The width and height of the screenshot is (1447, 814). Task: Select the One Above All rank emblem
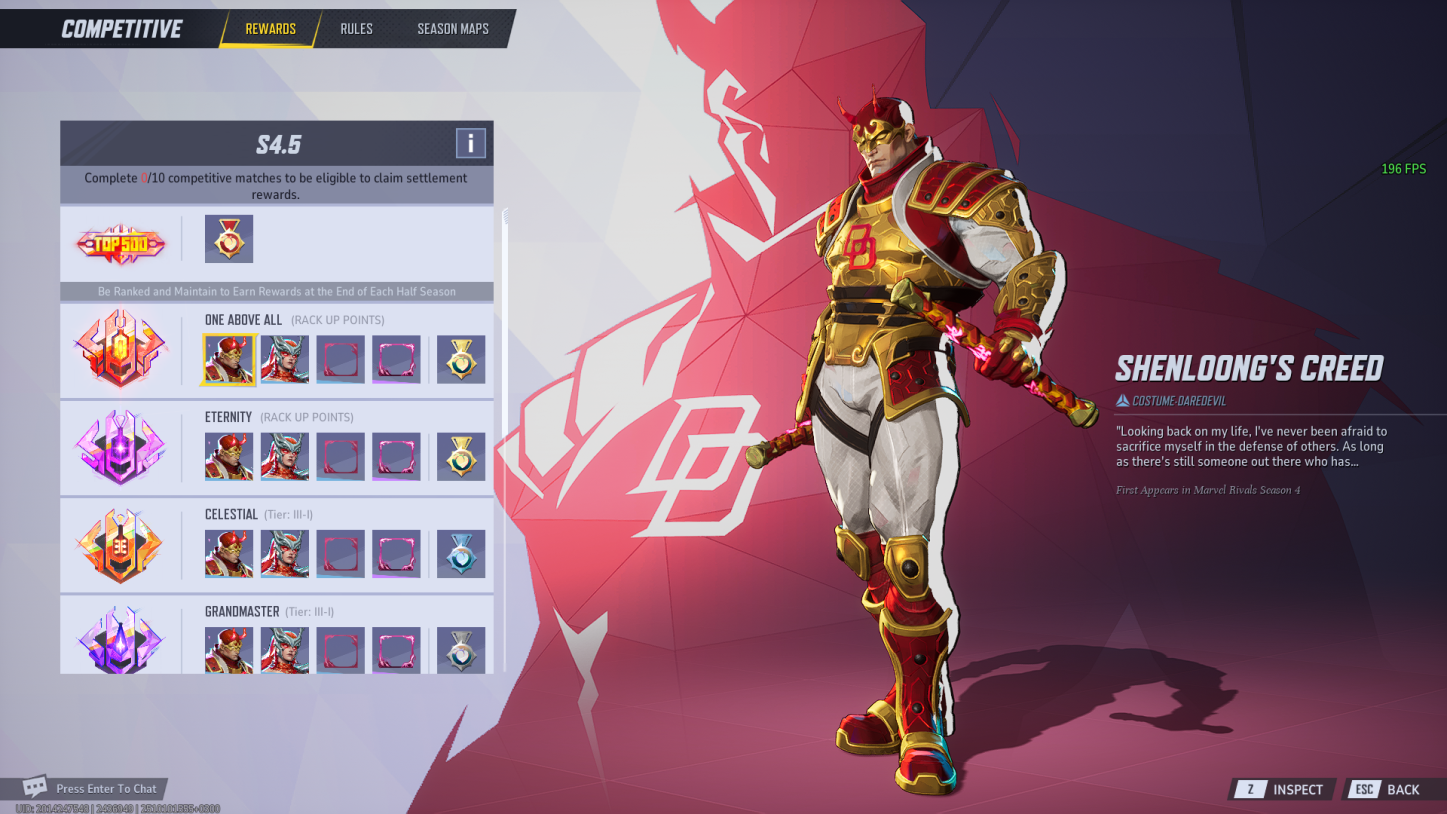coord(120,349)
